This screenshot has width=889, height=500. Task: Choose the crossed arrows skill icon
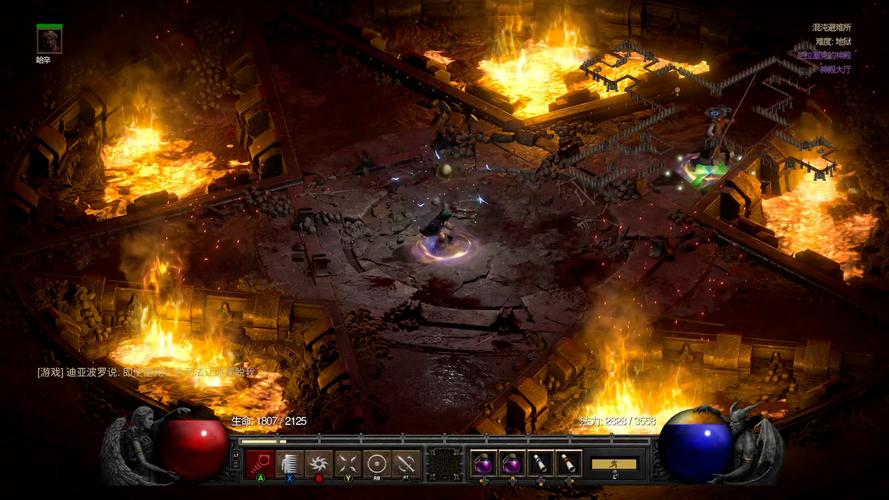pos(347,463)
